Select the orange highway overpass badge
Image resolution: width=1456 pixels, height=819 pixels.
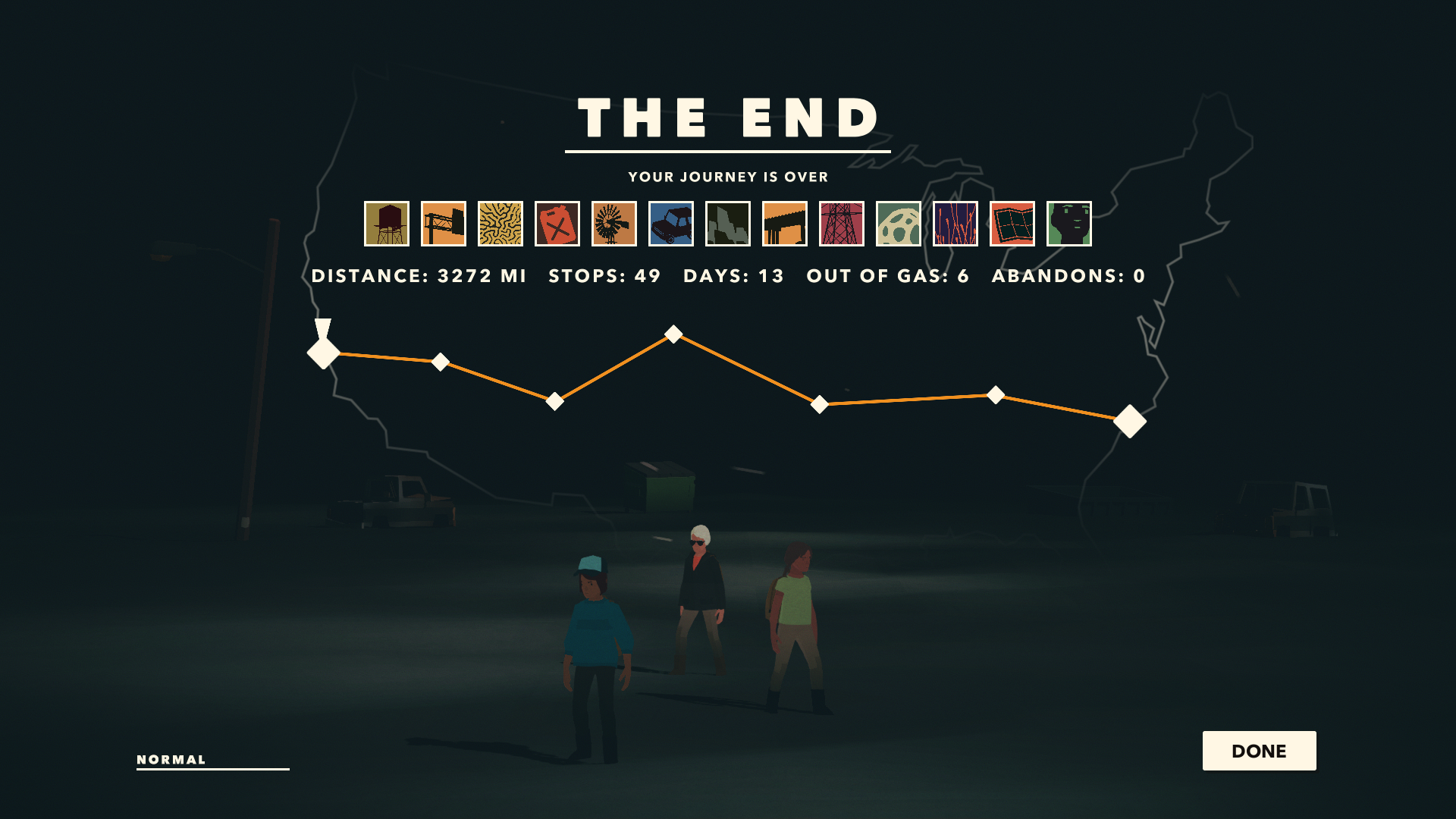(x=785, y=224)
